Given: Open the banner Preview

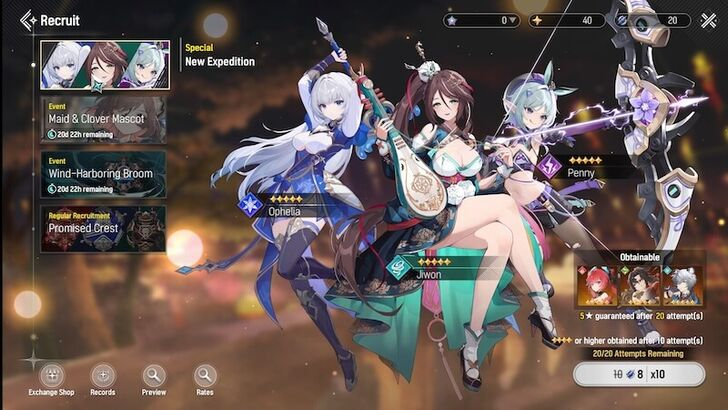Looking at the screenshot, I should coord(154,377).
